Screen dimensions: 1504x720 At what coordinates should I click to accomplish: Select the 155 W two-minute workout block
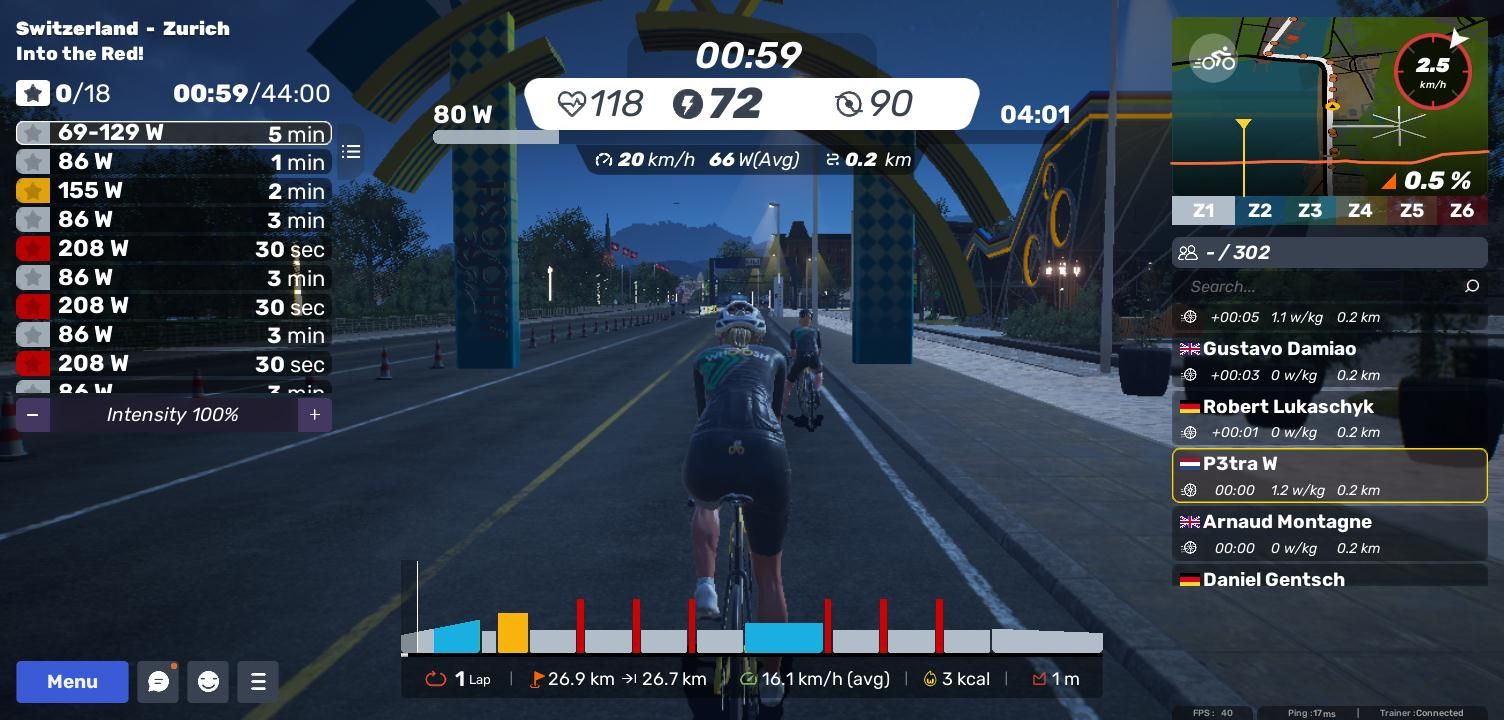[173, 191]
